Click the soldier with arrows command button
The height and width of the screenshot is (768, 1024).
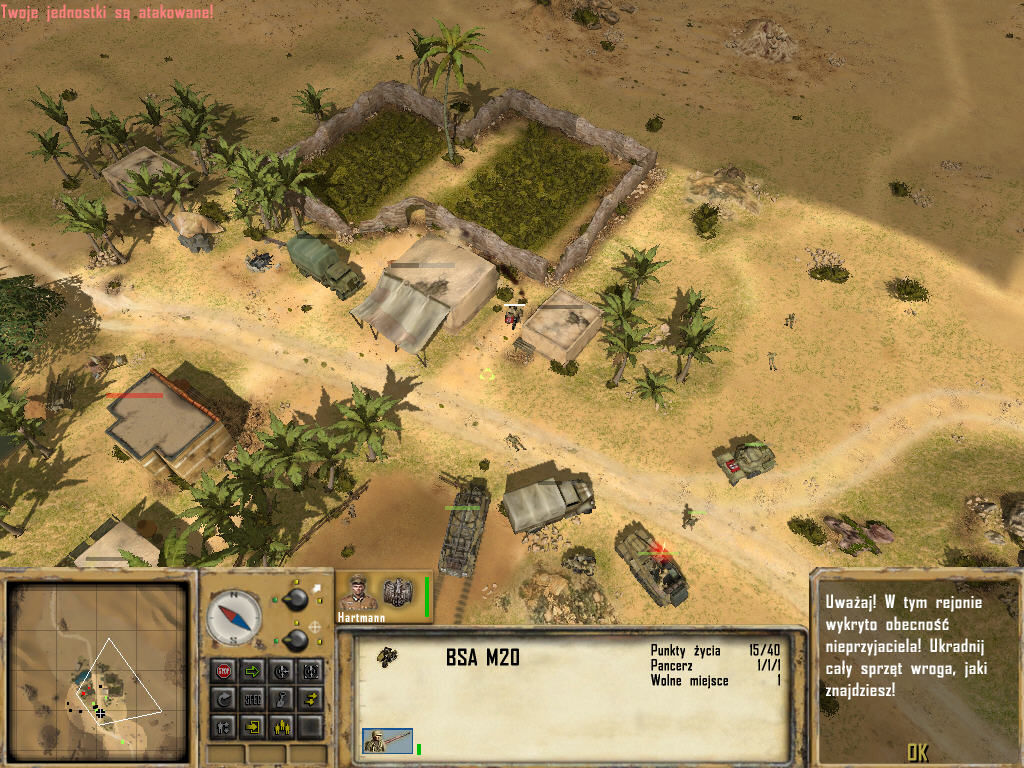point(223,726)
